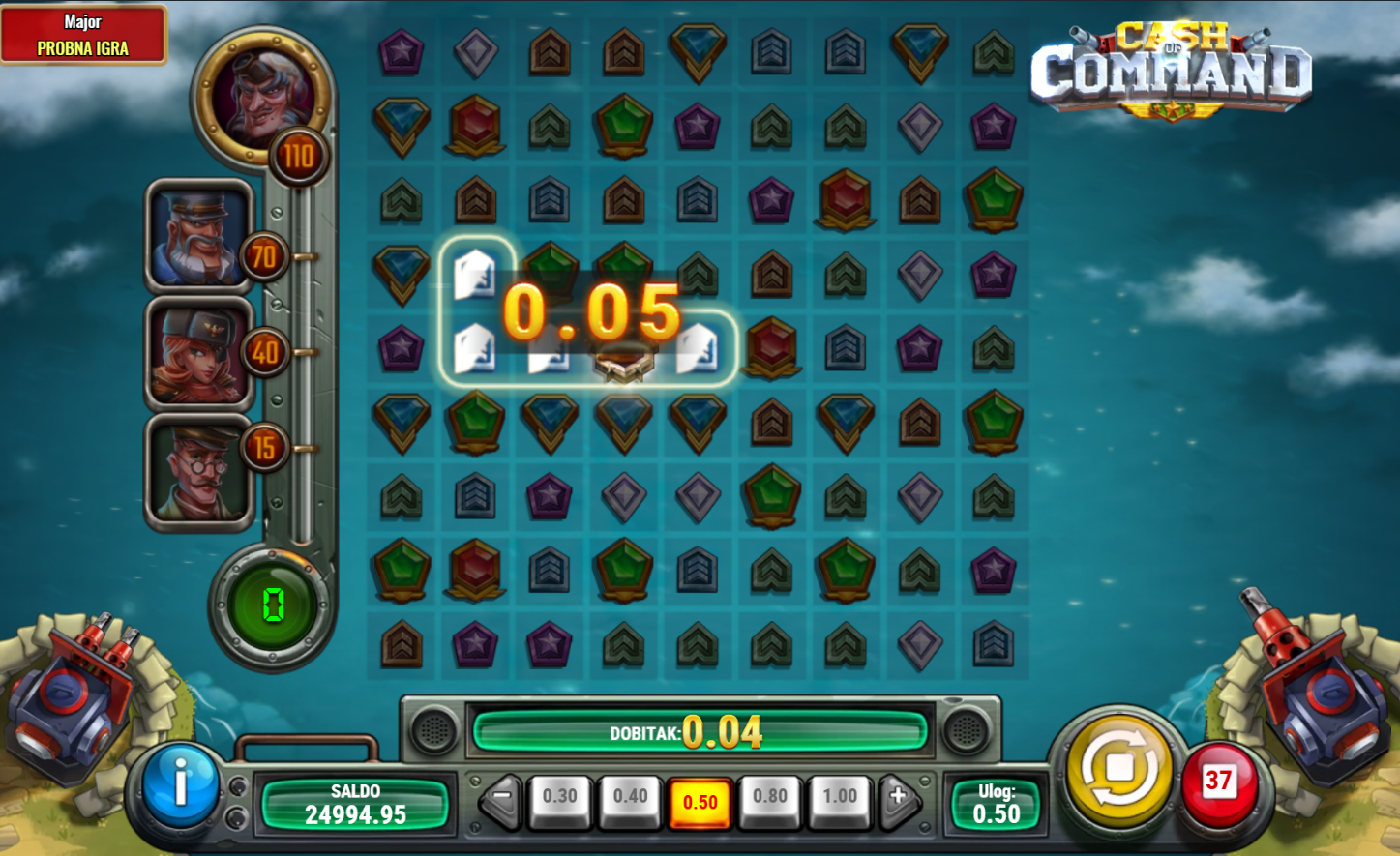The height and width of the screenshot is (856, 1400).
Task: Select the 0.30 bet value
Action: pos(559,798)
